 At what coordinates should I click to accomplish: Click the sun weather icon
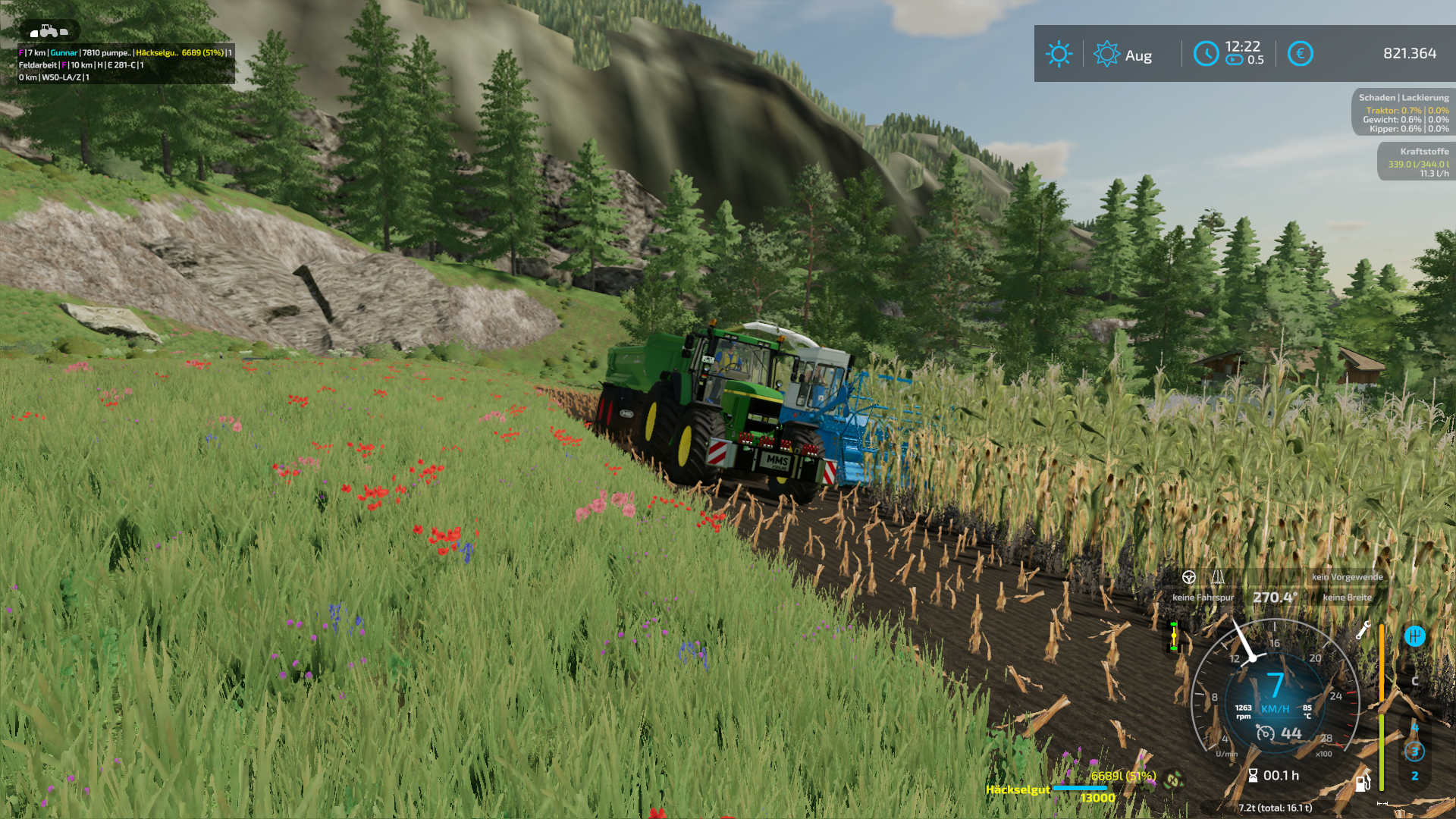[x=1059, y=54]
